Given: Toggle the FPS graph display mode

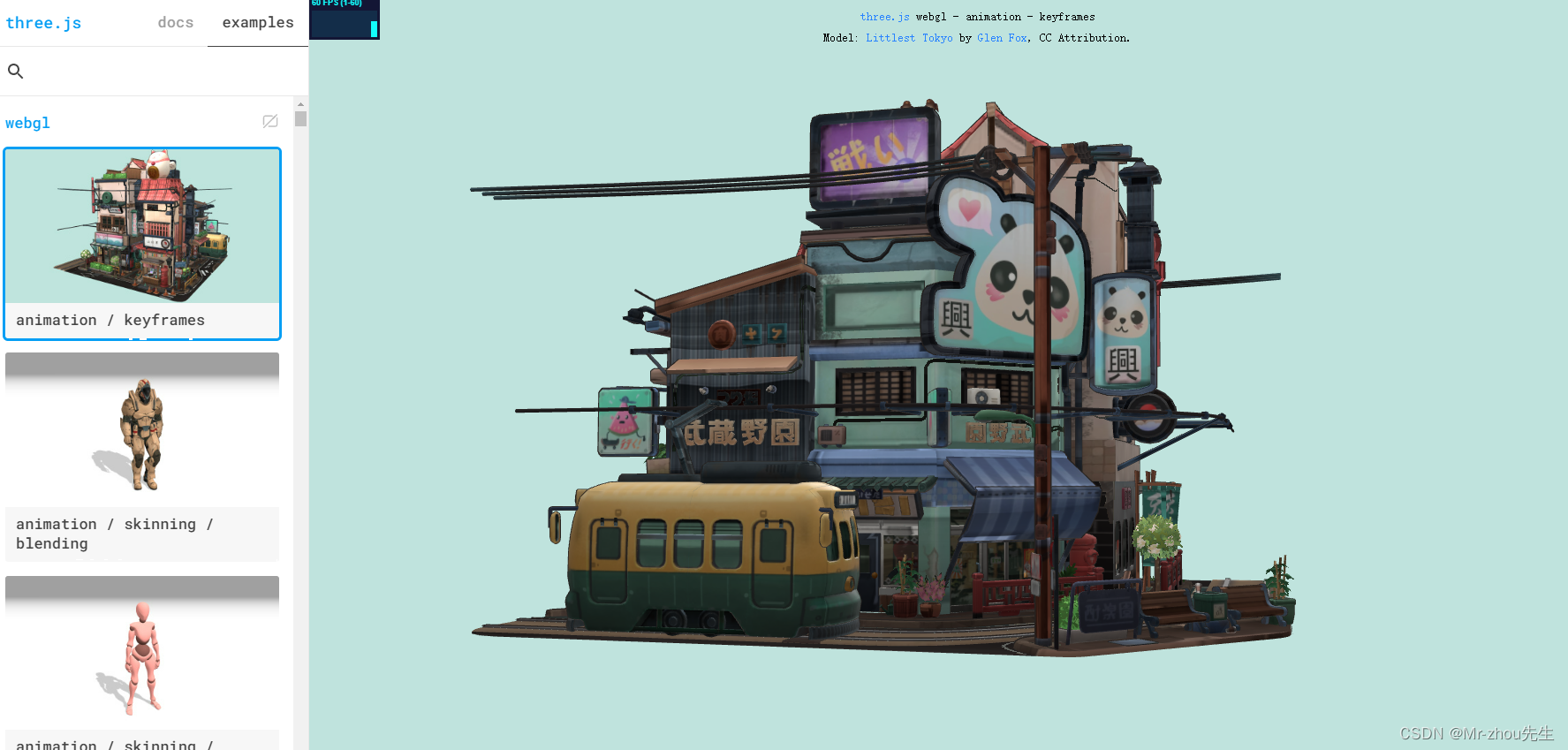Looking at the screenshot, I should coord(345,18).
